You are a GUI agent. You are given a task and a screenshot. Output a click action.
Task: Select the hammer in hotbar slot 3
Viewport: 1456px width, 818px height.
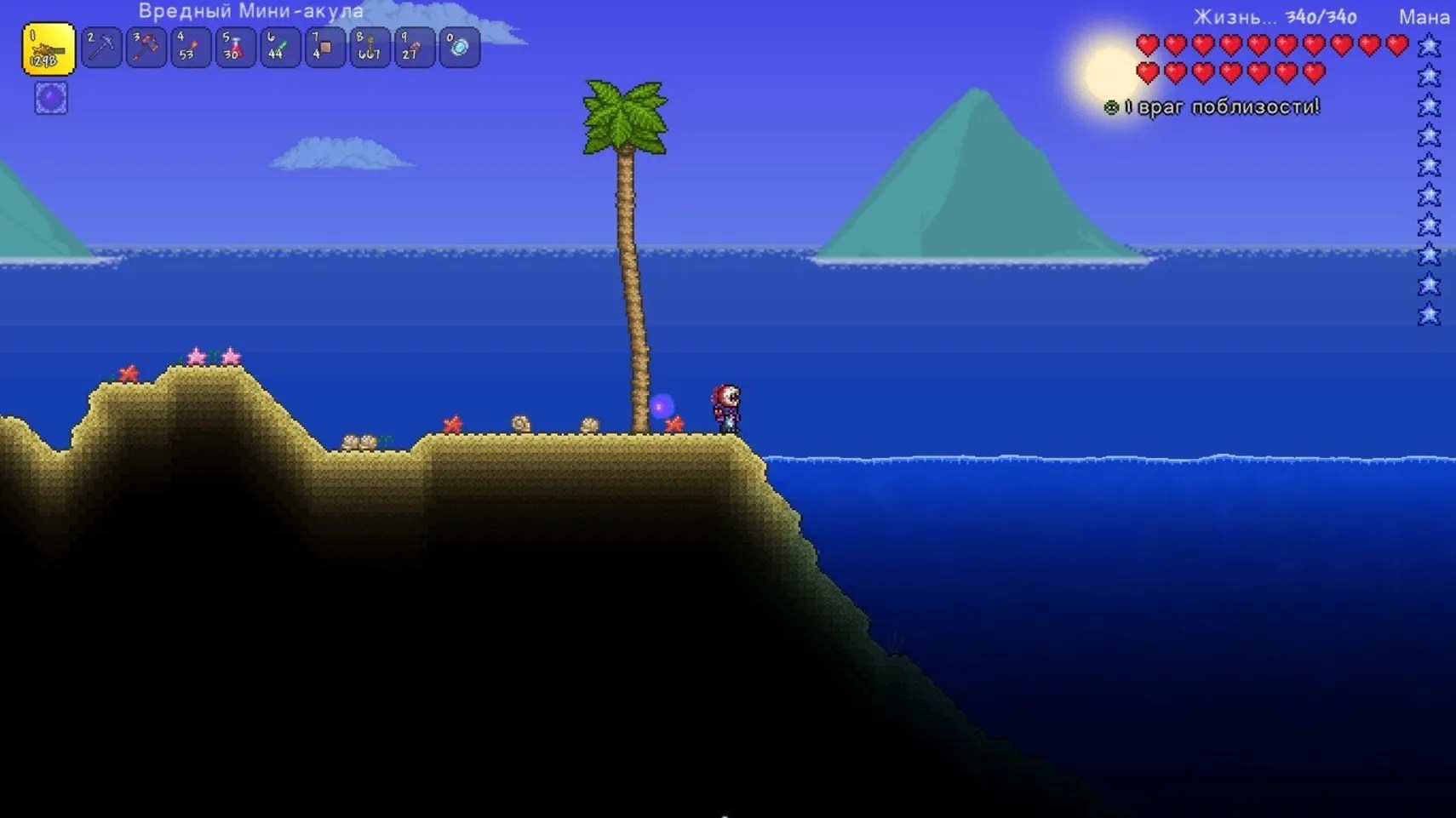coord(146,48)
